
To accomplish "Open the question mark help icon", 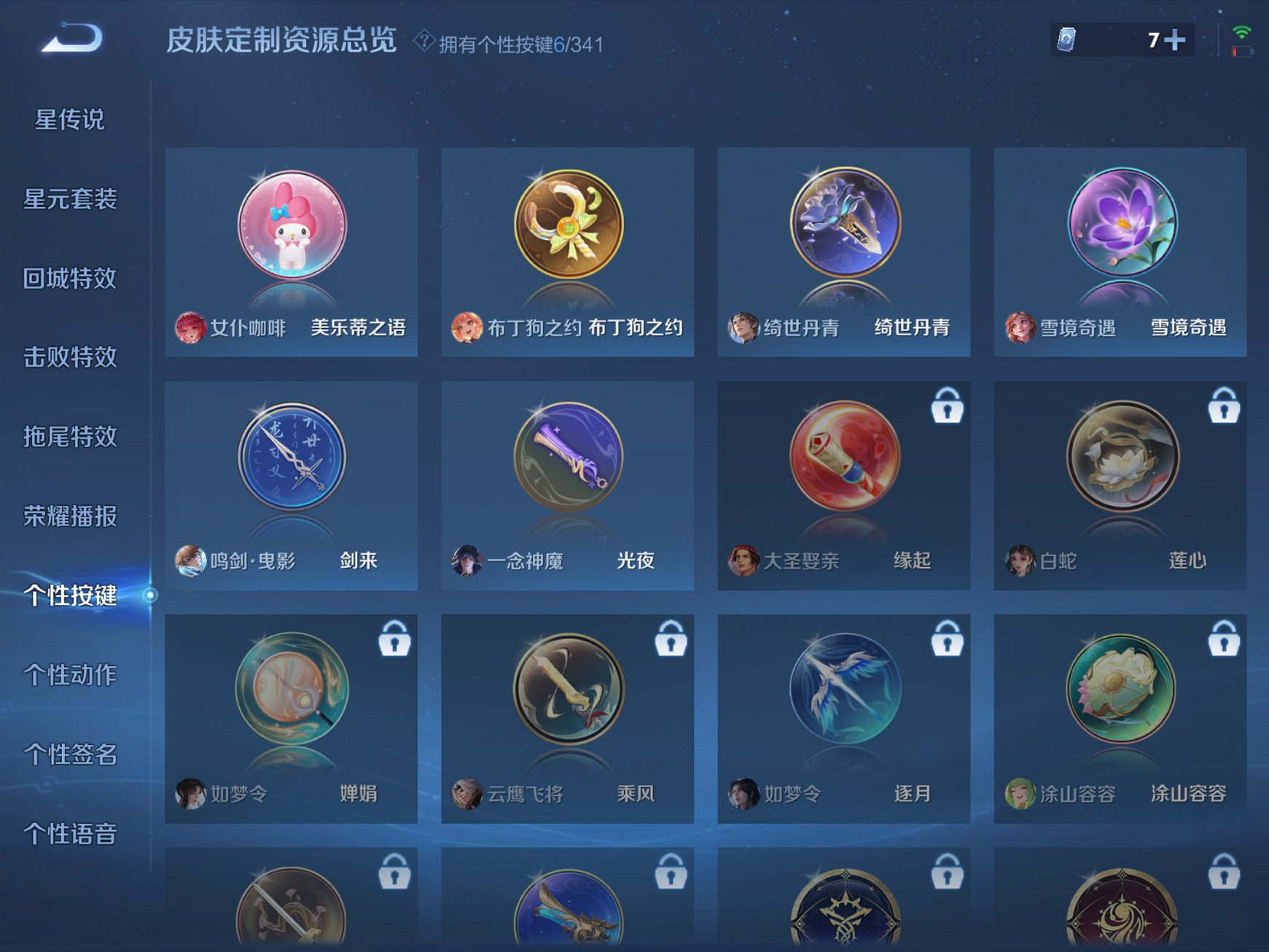I will tap(425, 42).
